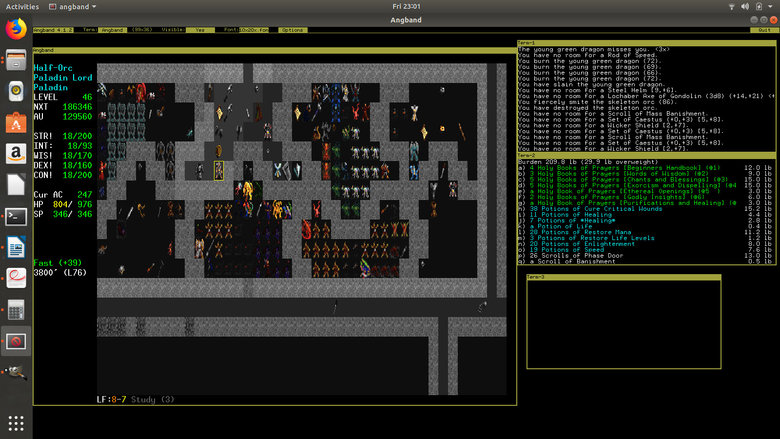780x439 pixels.
Task: Click the Quit button in Angband toolbar
Action: pos(764,30)
